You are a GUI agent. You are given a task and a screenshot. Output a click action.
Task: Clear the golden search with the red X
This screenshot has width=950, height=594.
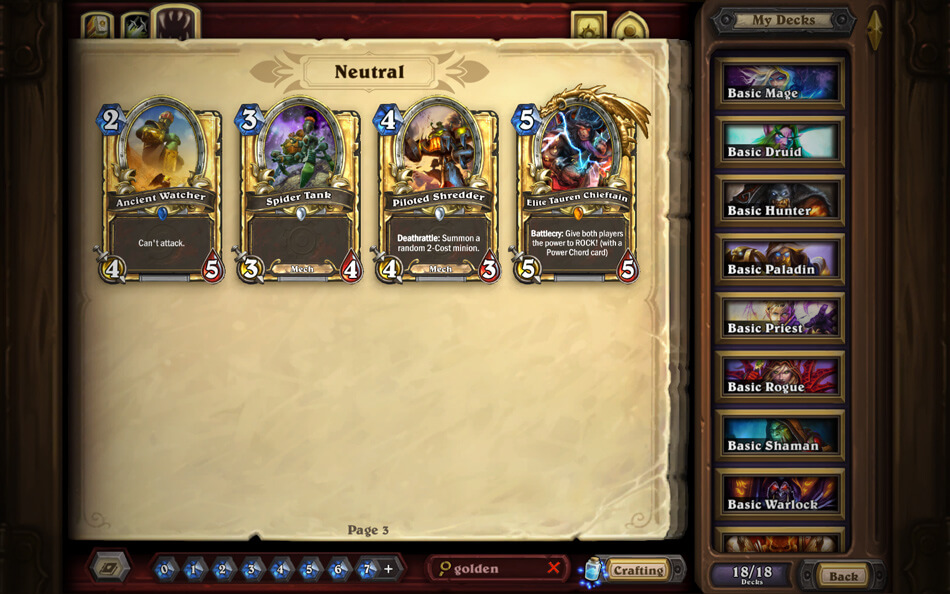pyautogui.click(x=553, y=568)
